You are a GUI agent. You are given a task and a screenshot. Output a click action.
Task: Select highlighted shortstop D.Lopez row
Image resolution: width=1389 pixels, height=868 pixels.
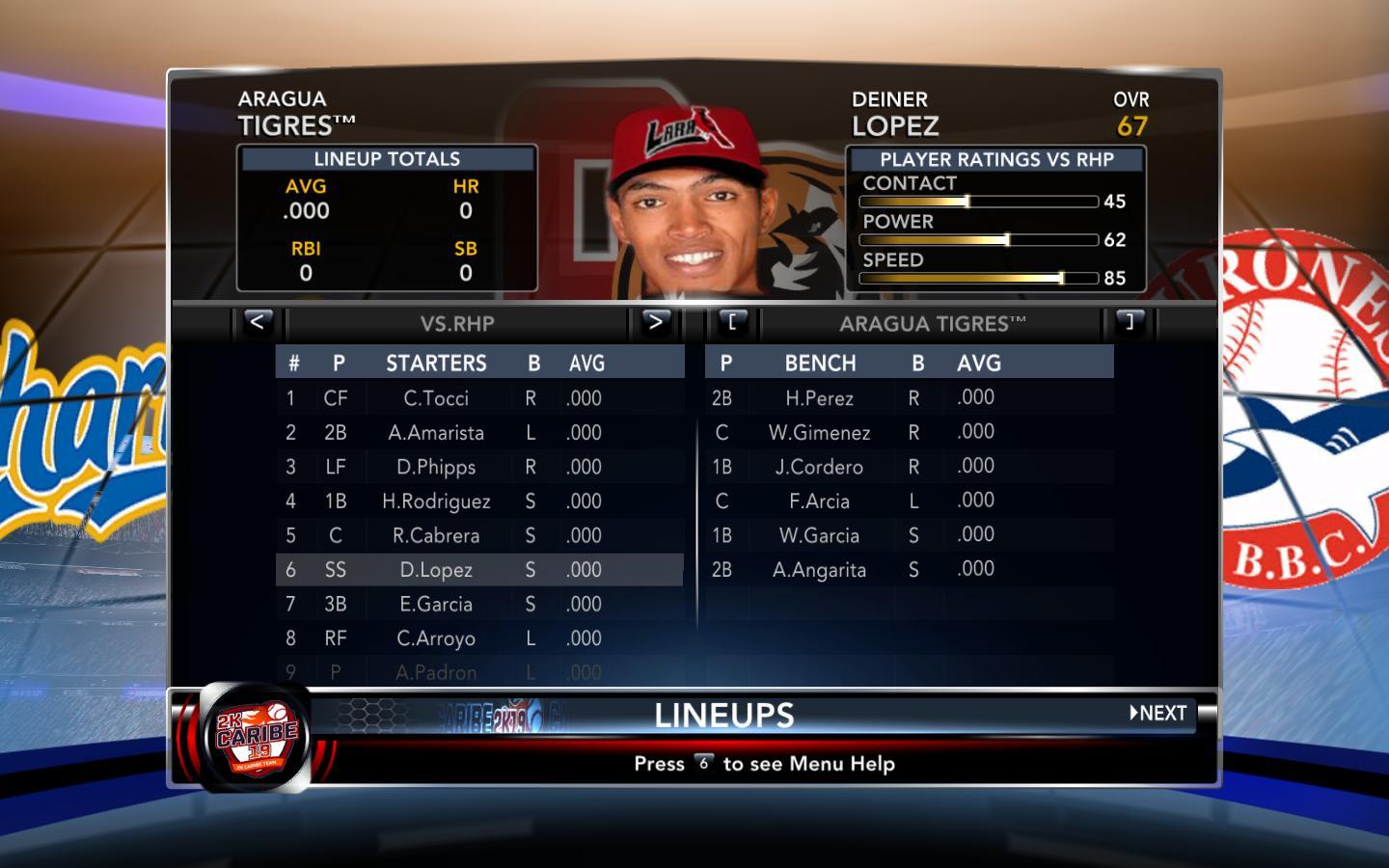click(436, 570)
